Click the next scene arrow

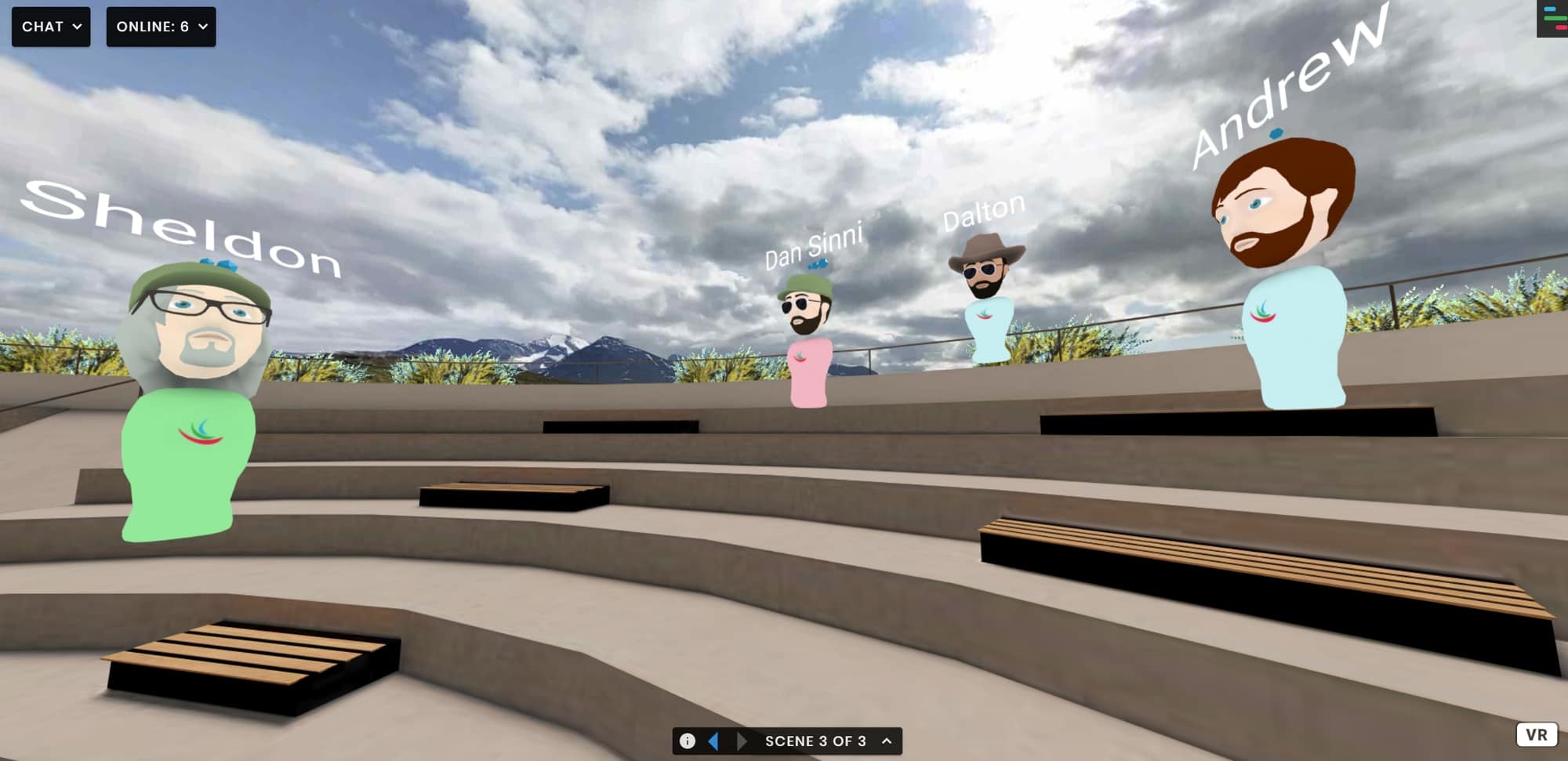click(741, 740)
